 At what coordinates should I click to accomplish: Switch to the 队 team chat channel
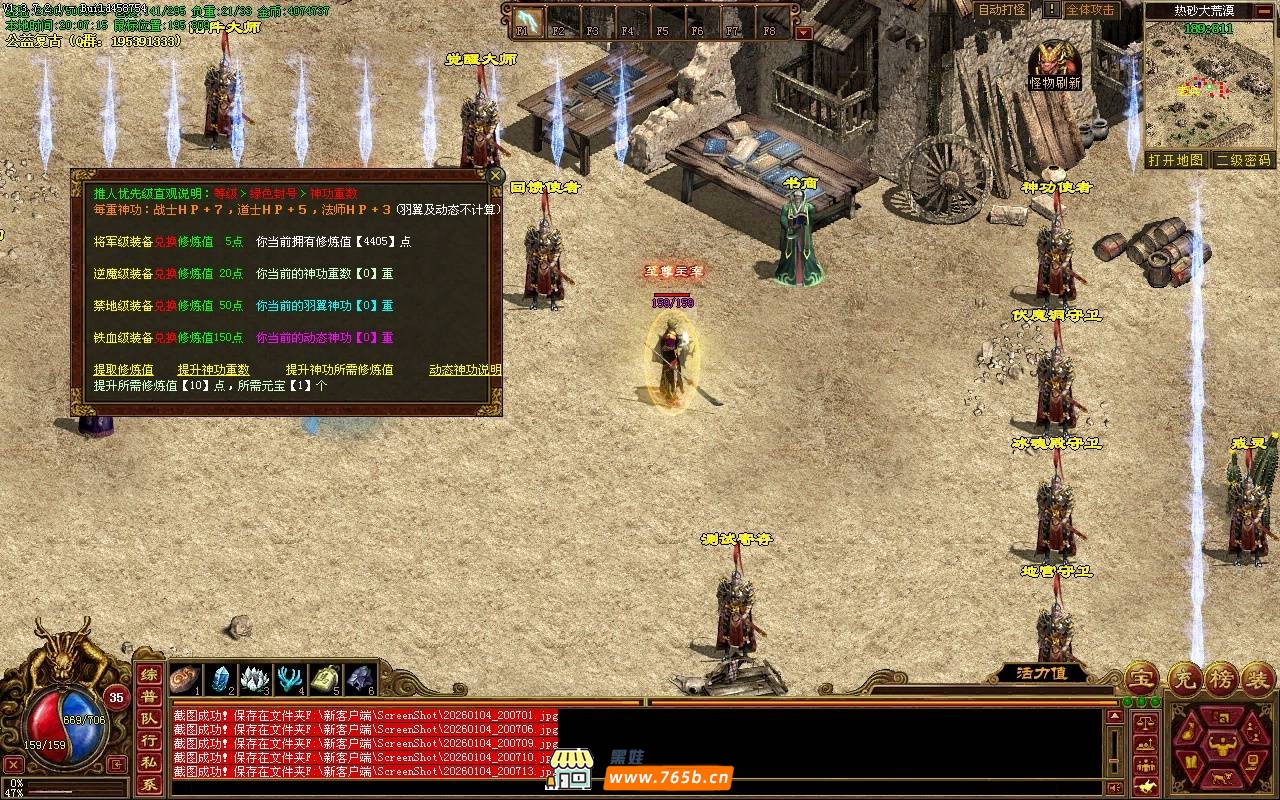point(148,719)
